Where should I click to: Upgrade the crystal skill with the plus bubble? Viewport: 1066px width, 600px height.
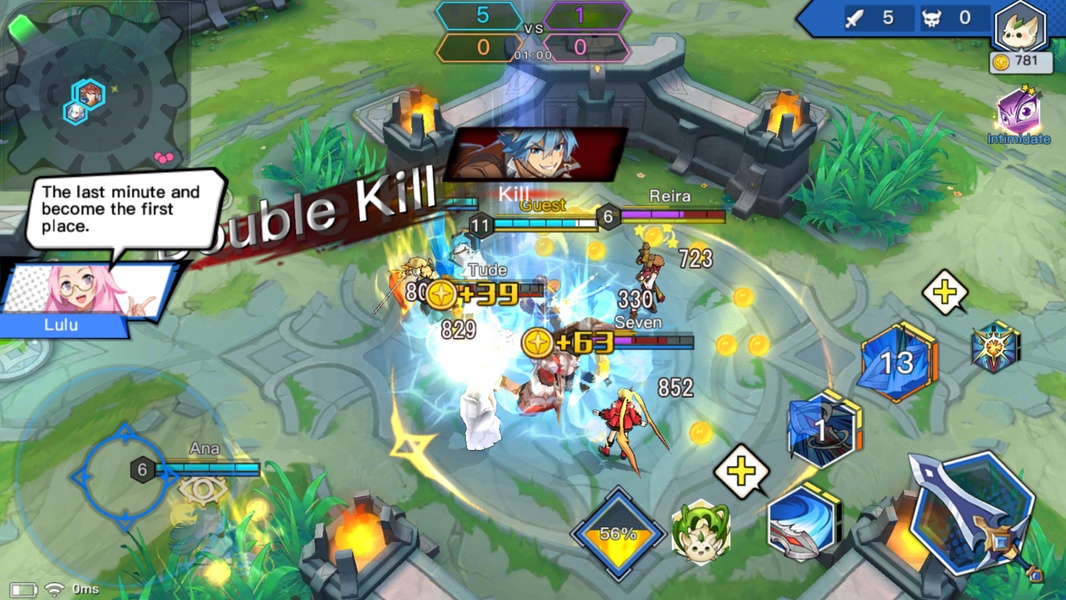click(x=945, y=292)
